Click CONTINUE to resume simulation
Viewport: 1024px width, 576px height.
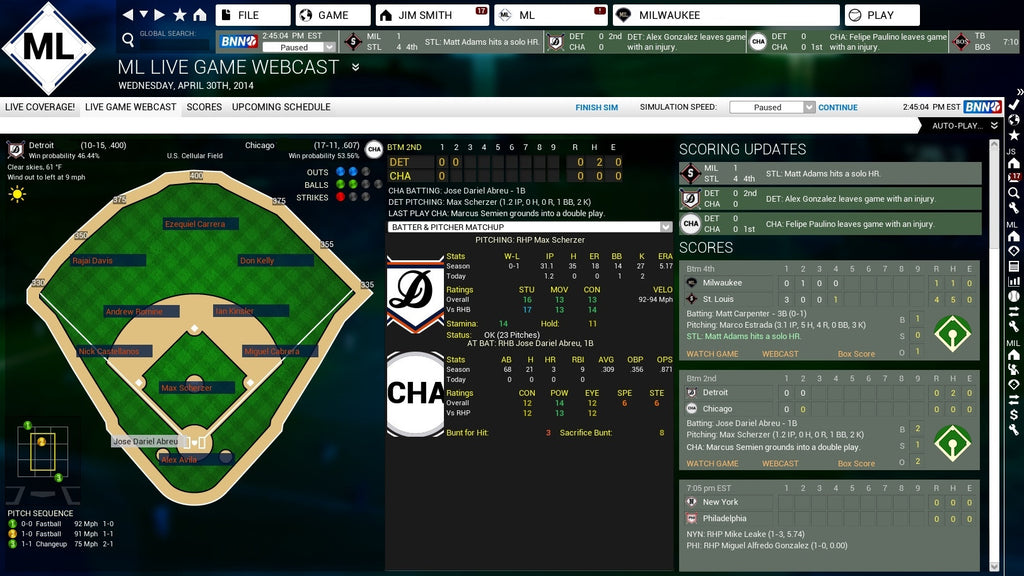[838, 107]
